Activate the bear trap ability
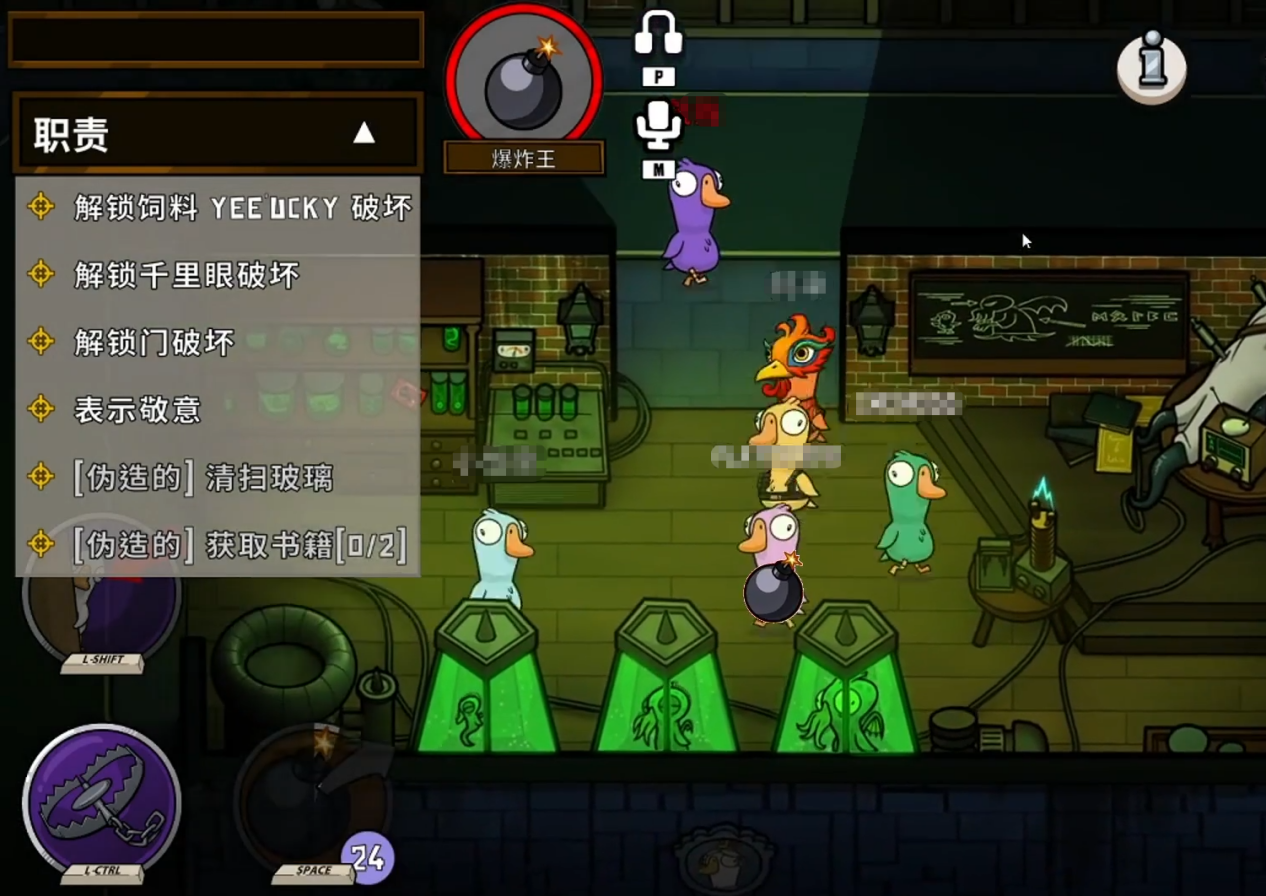Image resolution: width=1266 pixels, height=896 pixels. tap(102, 803)
